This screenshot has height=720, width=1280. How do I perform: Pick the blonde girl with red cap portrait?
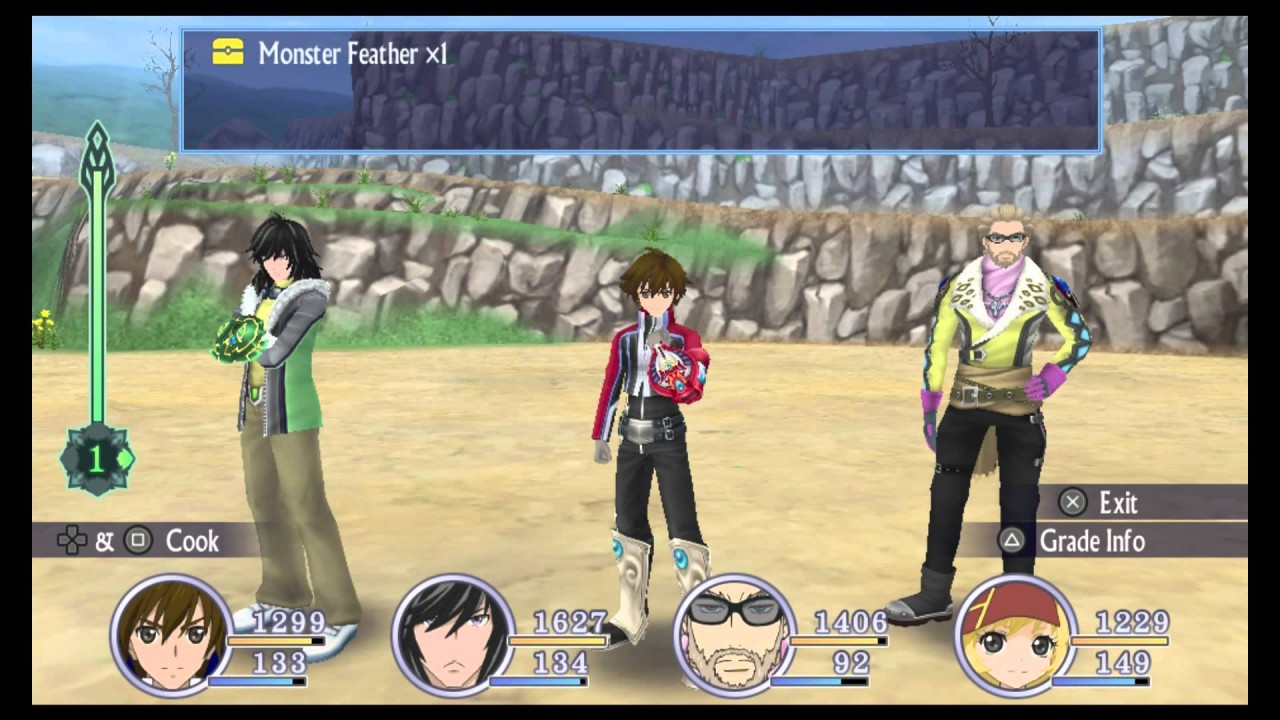pos(1016,635)
